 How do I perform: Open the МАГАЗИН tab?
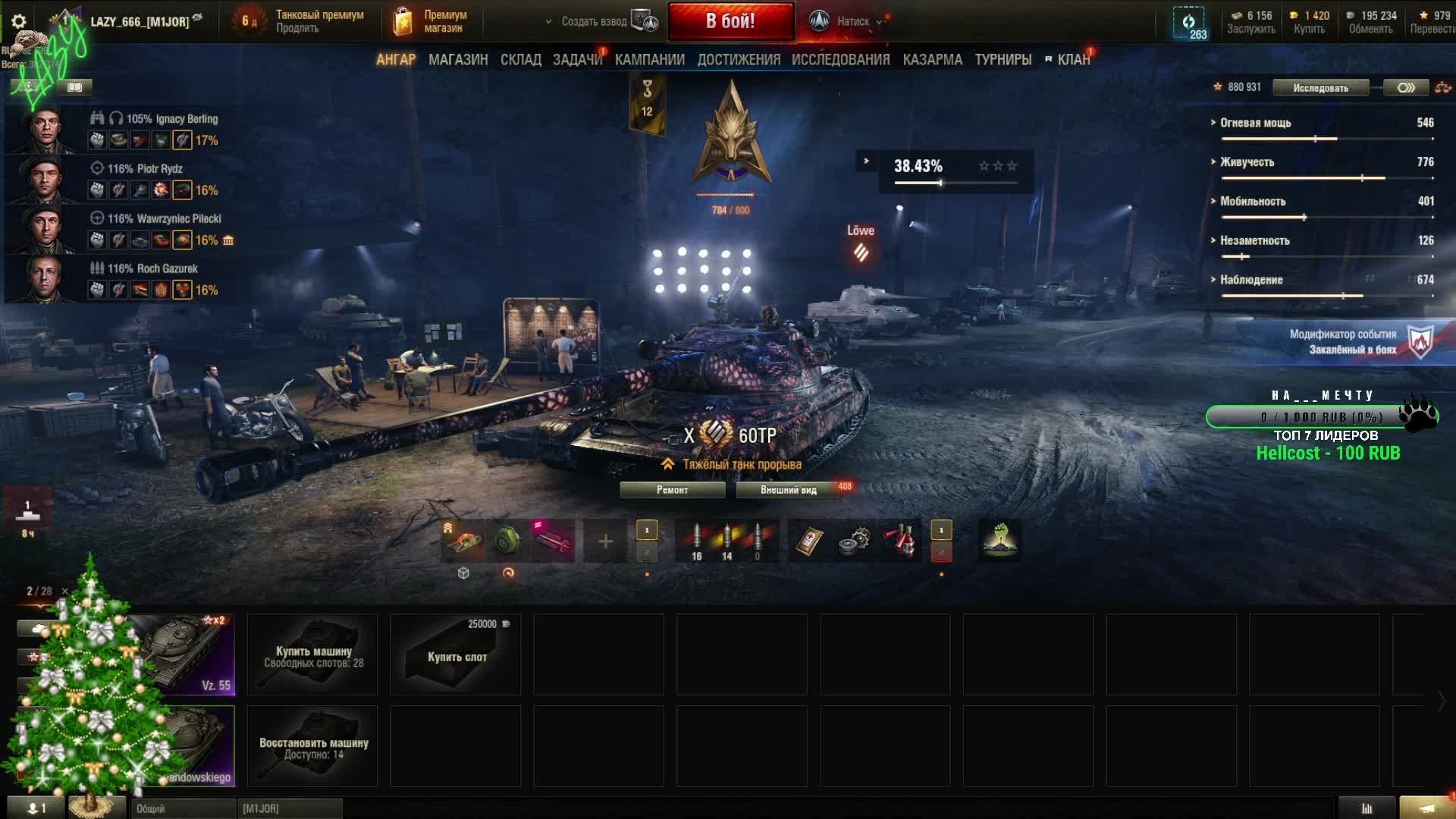[x=457, y=60]
